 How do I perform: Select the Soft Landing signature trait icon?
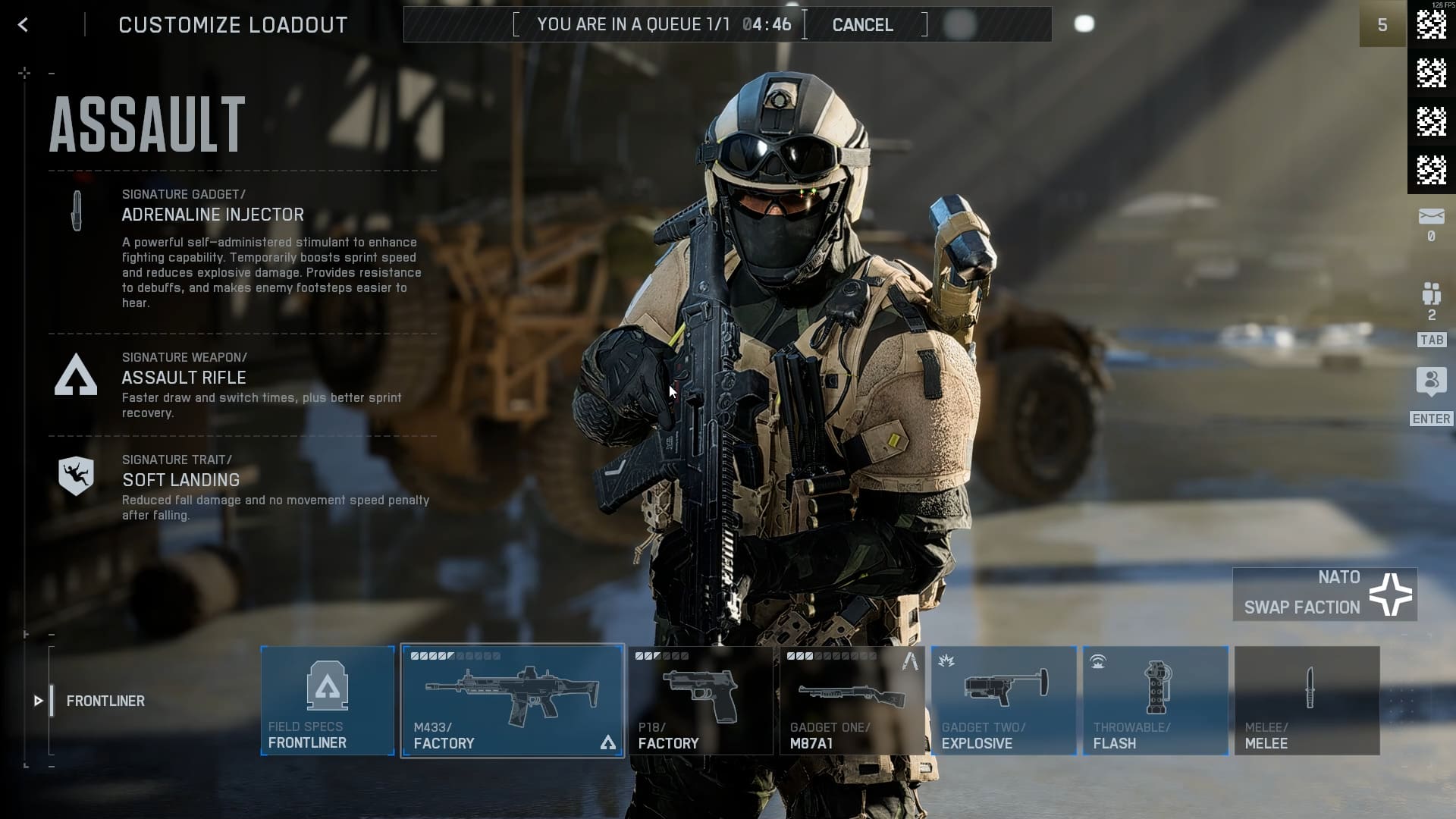(x=75, y=478)
